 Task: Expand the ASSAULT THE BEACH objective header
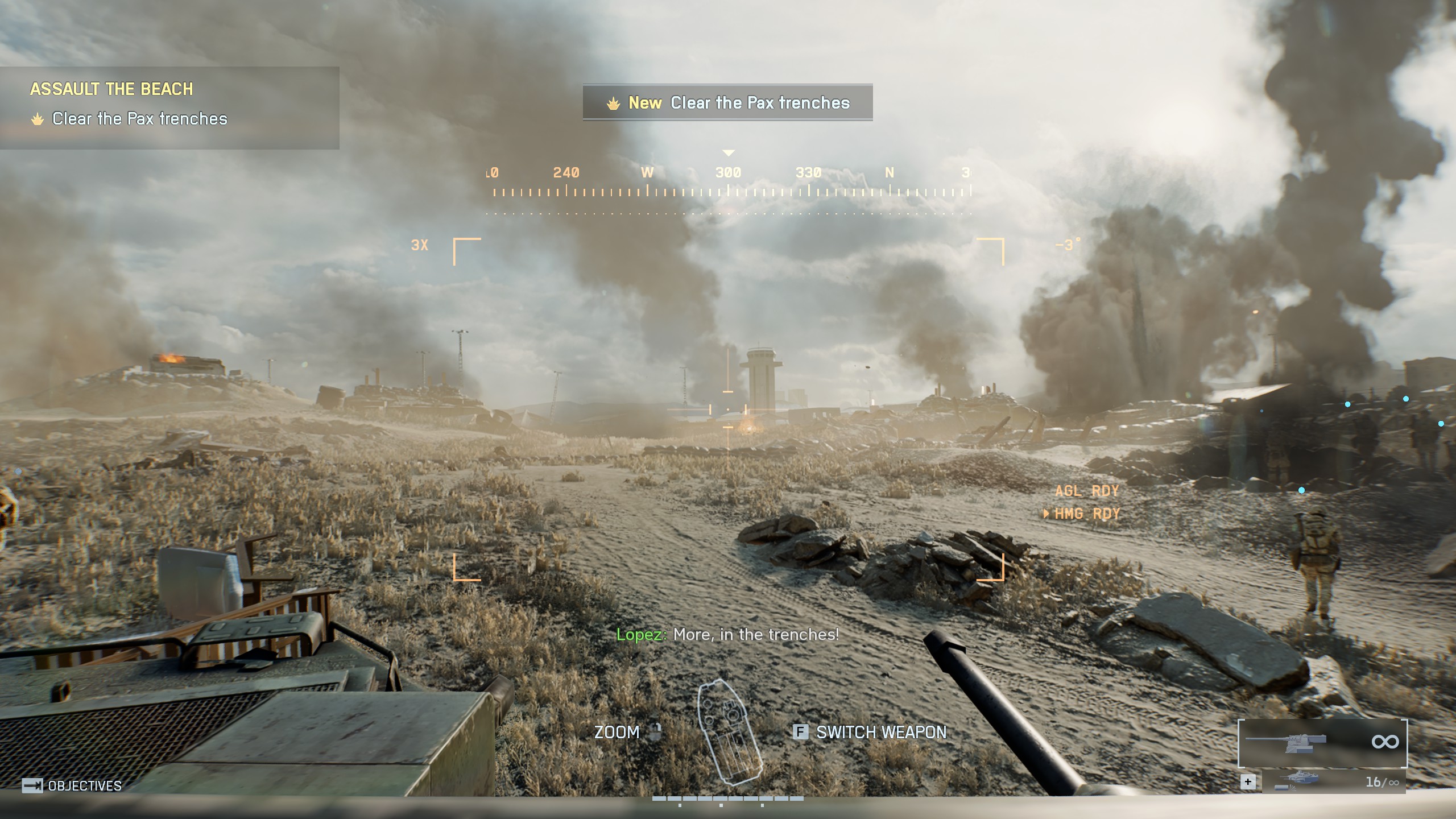(112, 89)
